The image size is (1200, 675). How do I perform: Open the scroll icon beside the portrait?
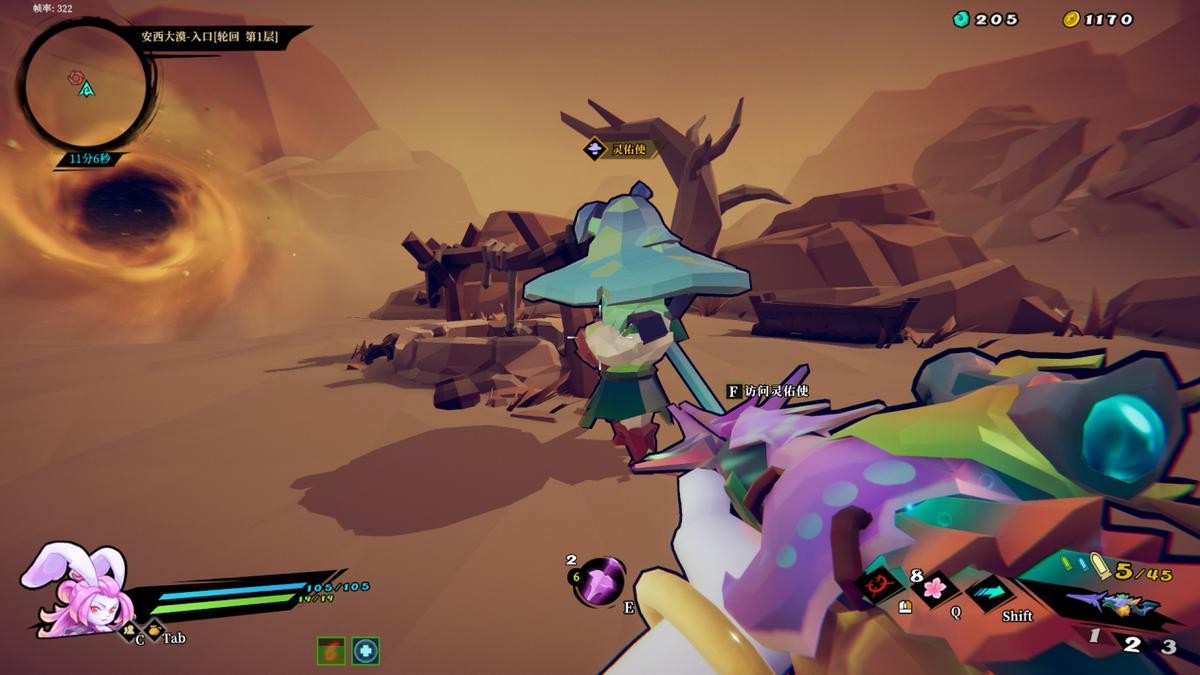[x=128, y=630]
